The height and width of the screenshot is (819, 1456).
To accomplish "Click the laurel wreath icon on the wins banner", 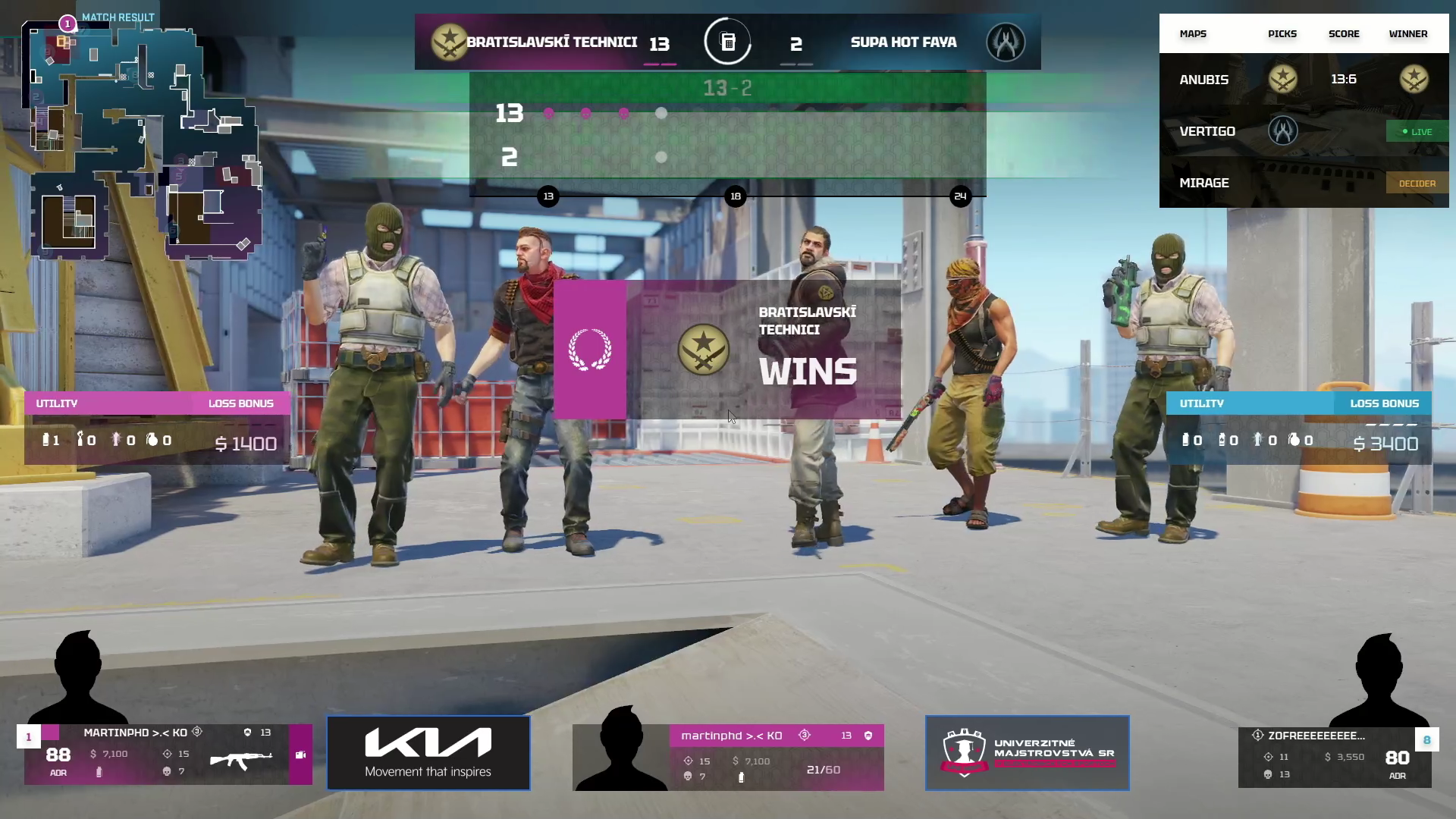I will pyautogui.click(x=590, y=350).
